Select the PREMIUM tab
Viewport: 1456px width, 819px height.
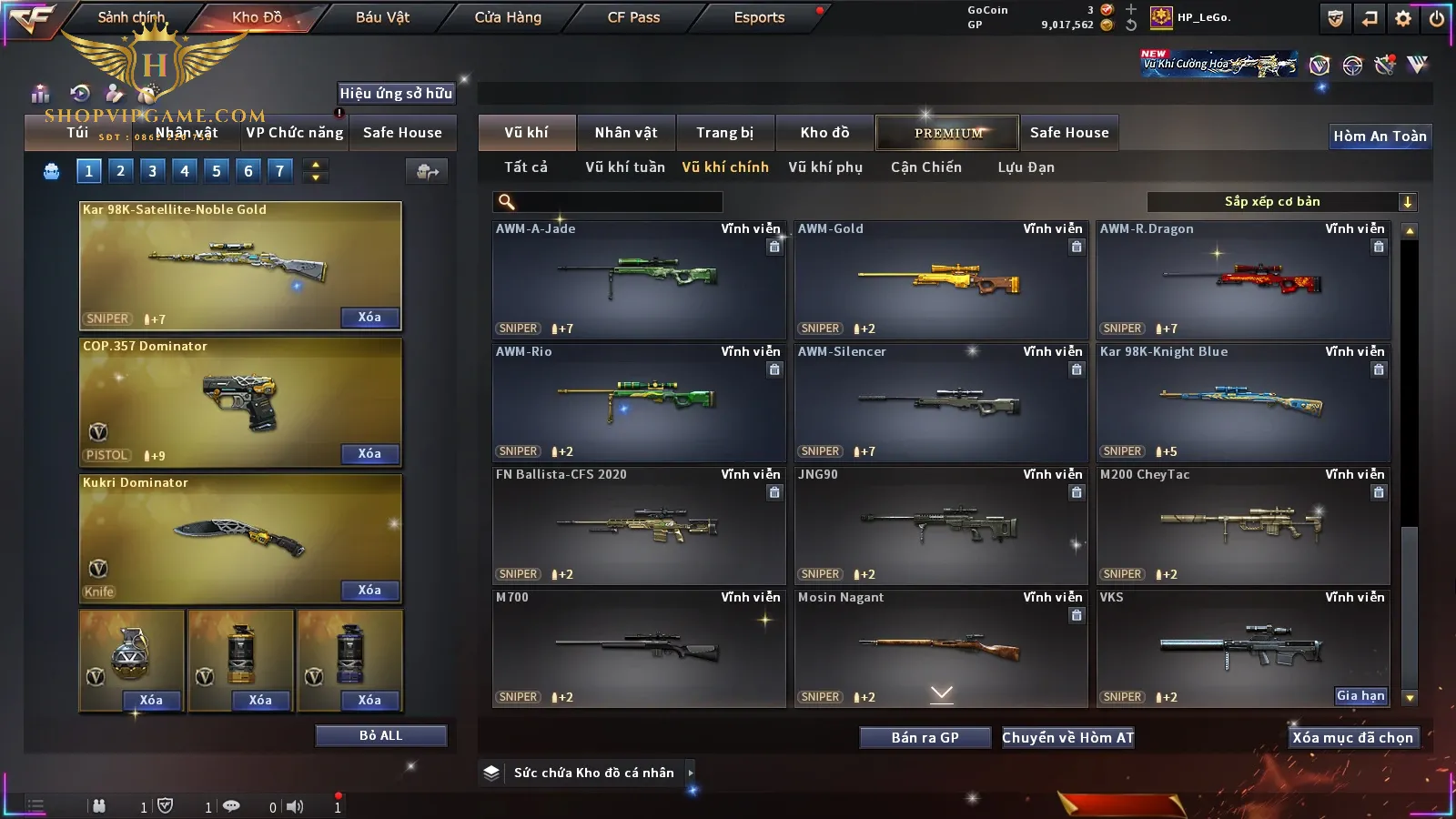947,133
